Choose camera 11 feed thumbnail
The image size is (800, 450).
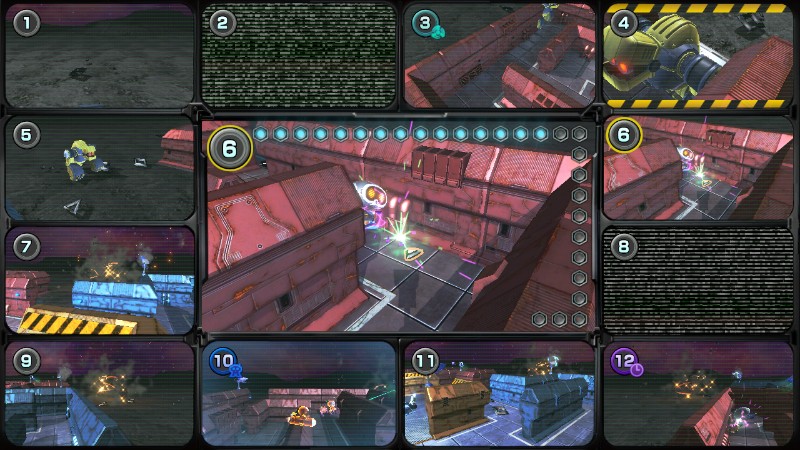click(x=499, y=393)
